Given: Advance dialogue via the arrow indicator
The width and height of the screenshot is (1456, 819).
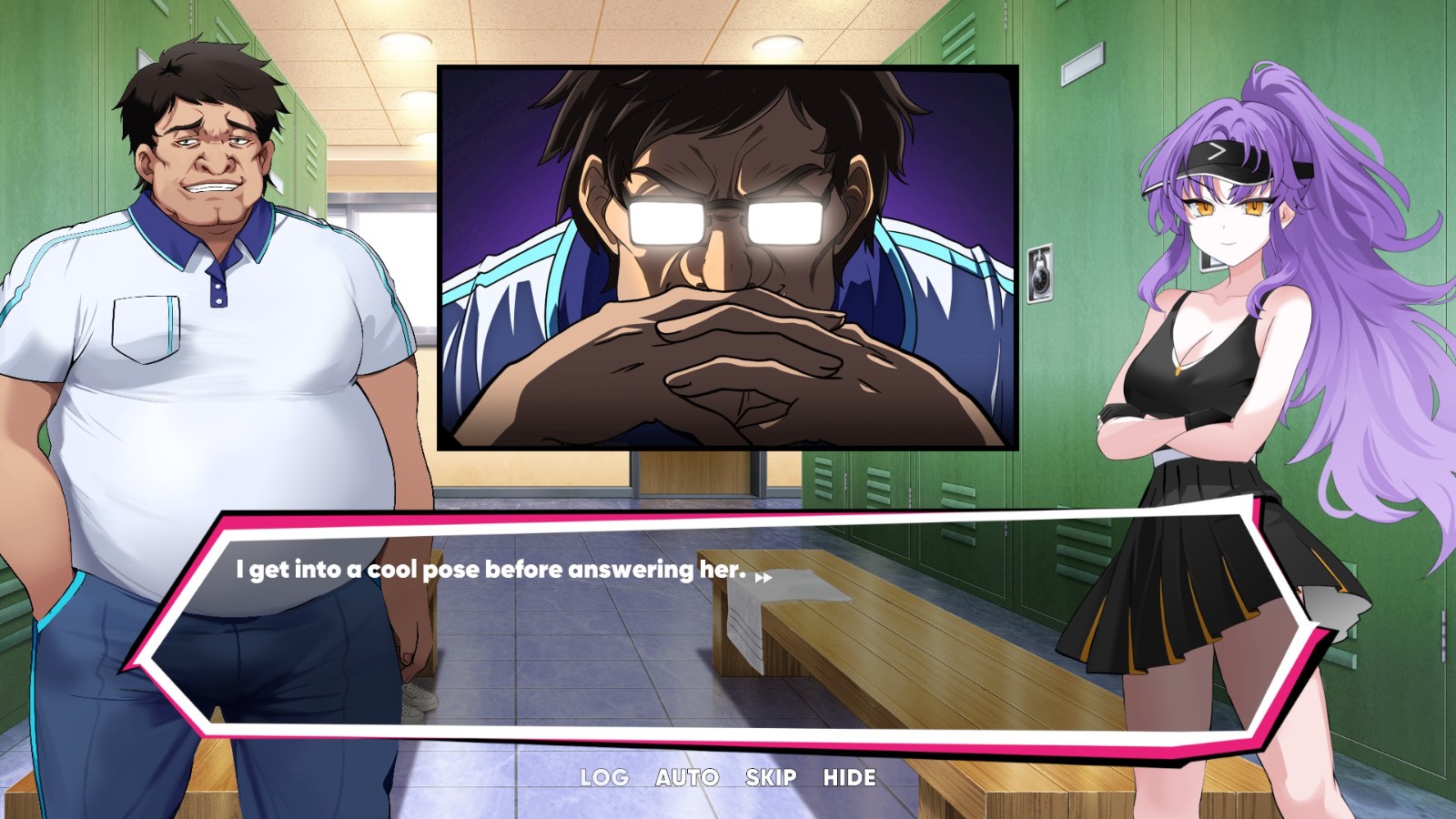Looking at the screenshot, I should [x=763, y=577].
